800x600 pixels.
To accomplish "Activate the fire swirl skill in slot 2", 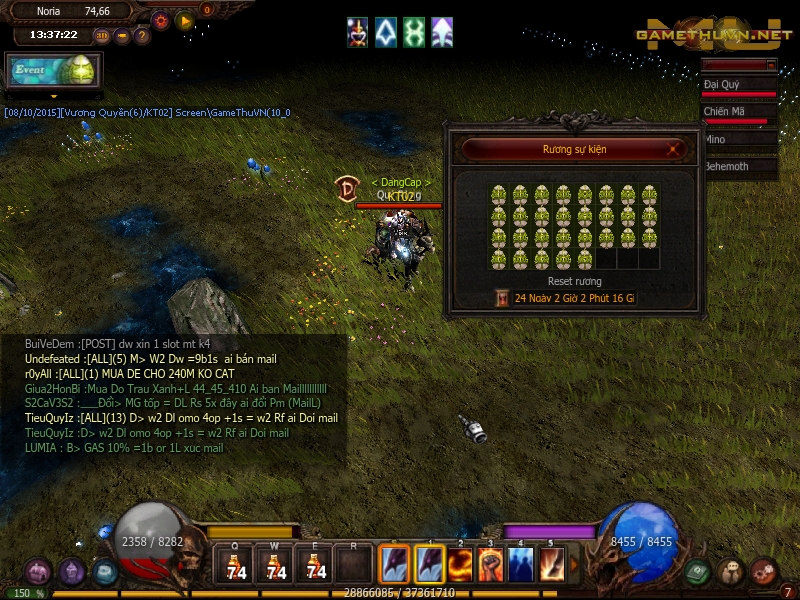I will click(461, 564).
